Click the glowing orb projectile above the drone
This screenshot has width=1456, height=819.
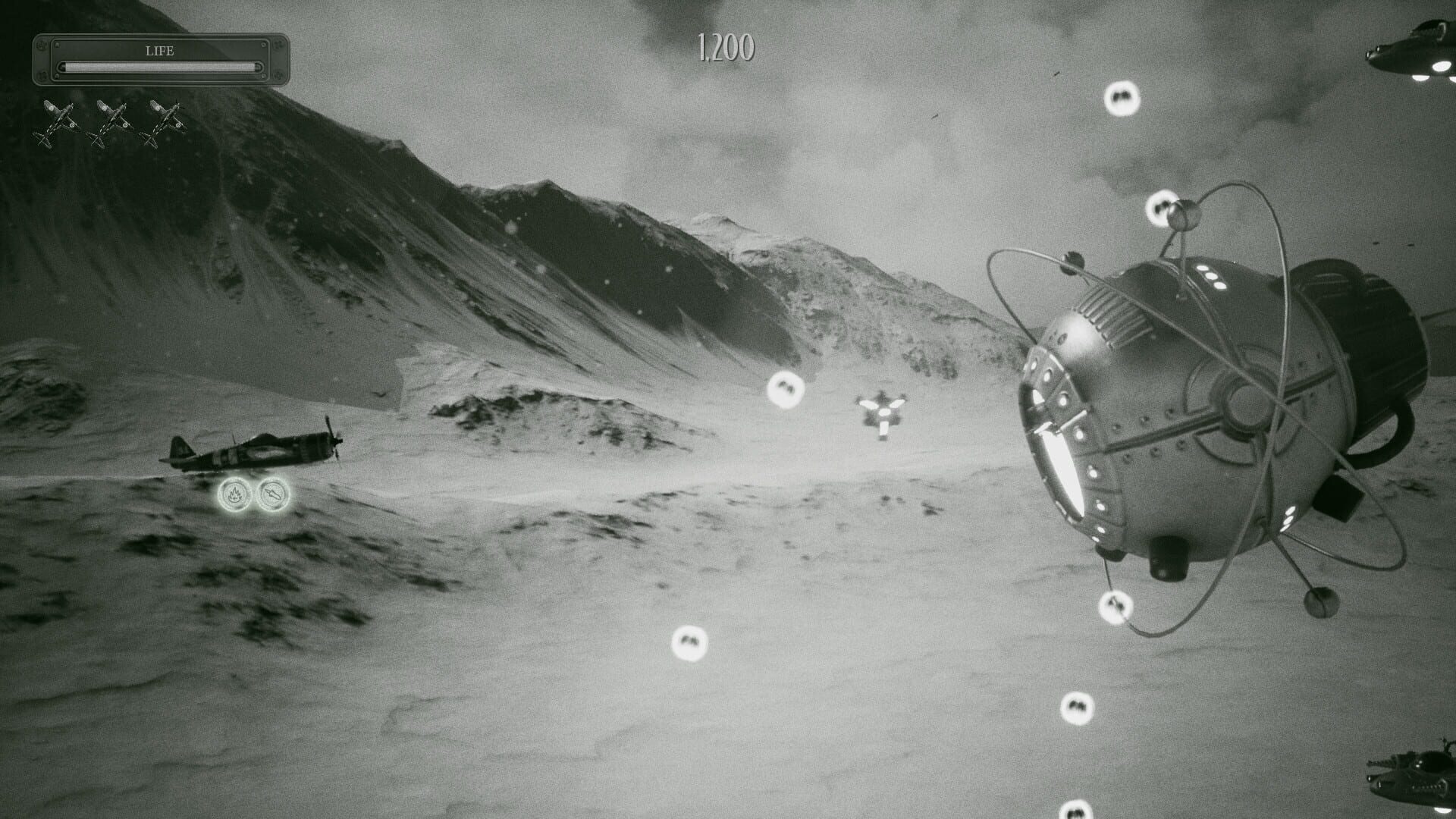(785, 388)
